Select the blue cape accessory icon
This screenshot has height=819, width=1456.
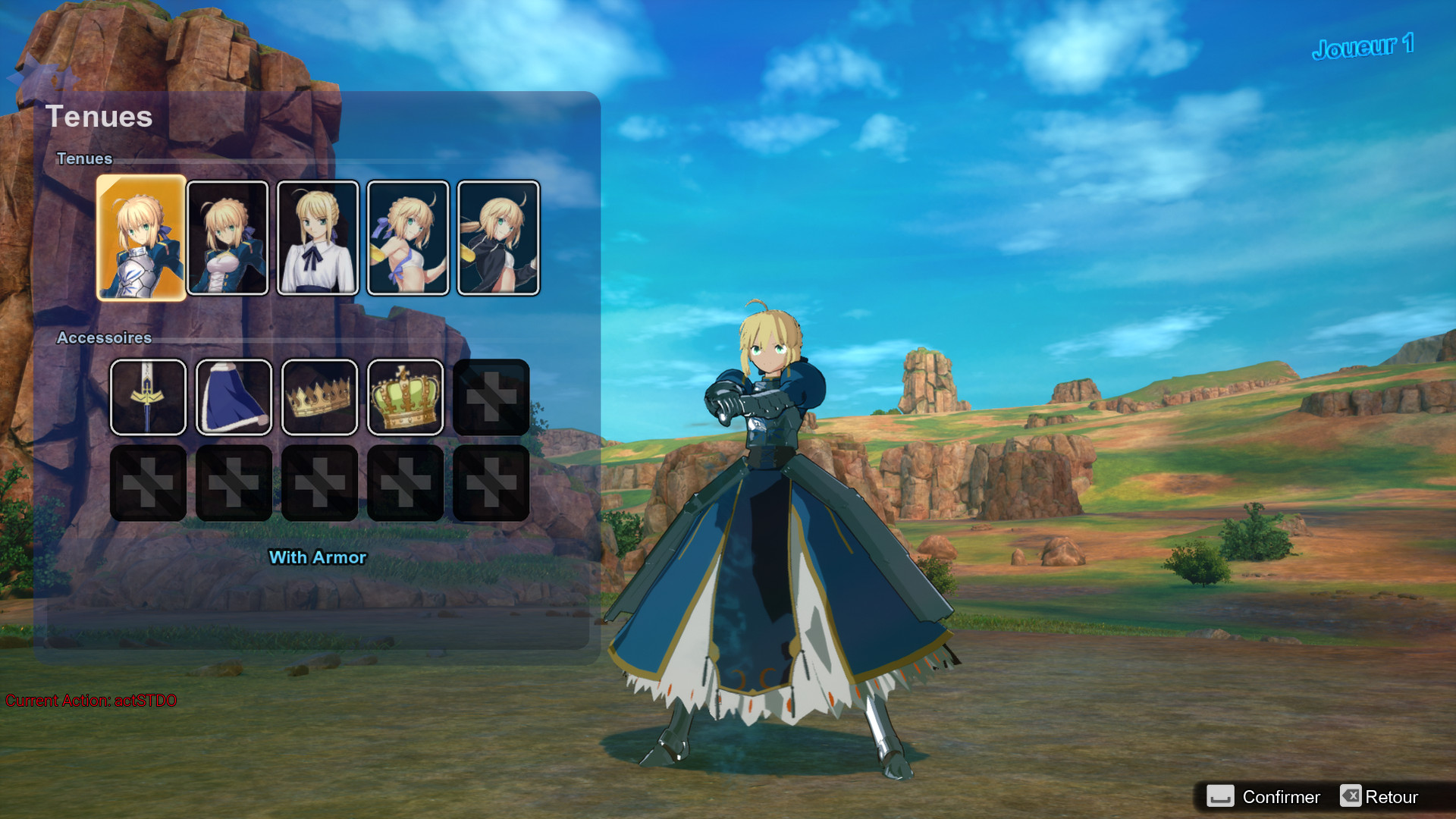[x=234, y=397]
